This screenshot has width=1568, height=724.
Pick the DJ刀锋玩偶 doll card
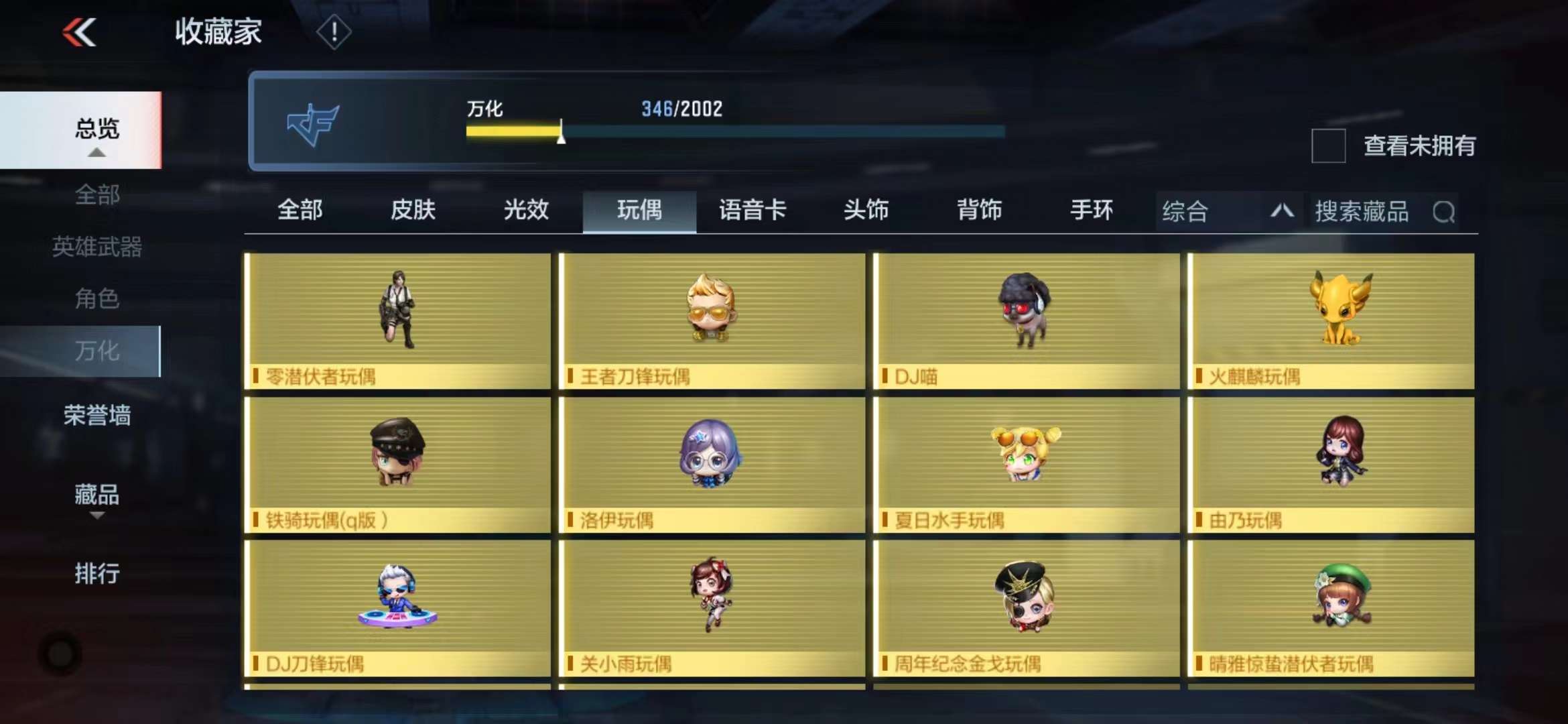[398, 608]
